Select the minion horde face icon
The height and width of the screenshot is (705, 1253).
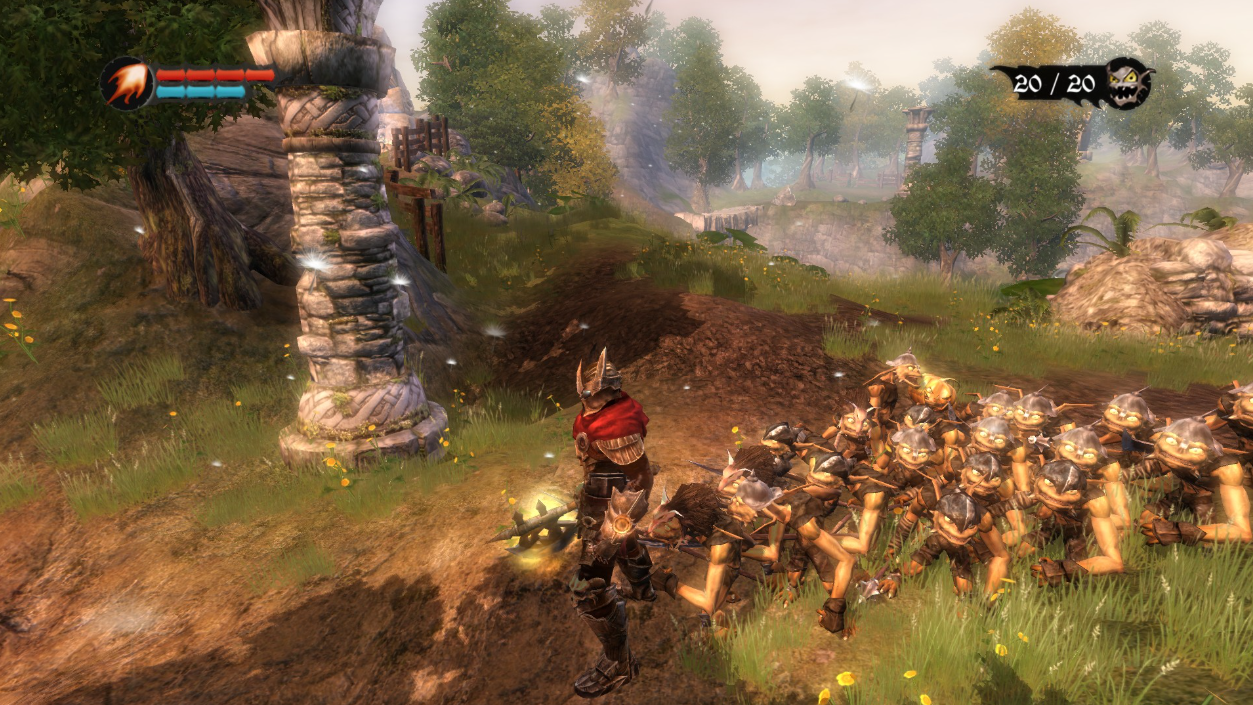point(1128,82)
